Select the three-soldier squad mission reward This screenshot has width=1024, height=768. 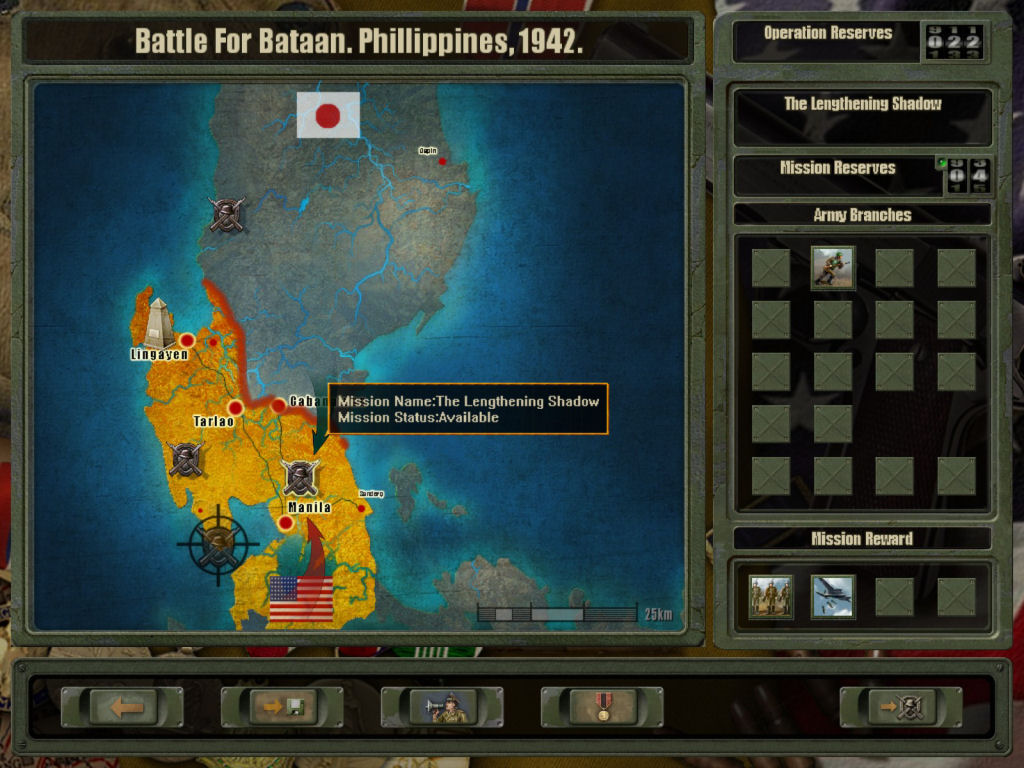771,597
